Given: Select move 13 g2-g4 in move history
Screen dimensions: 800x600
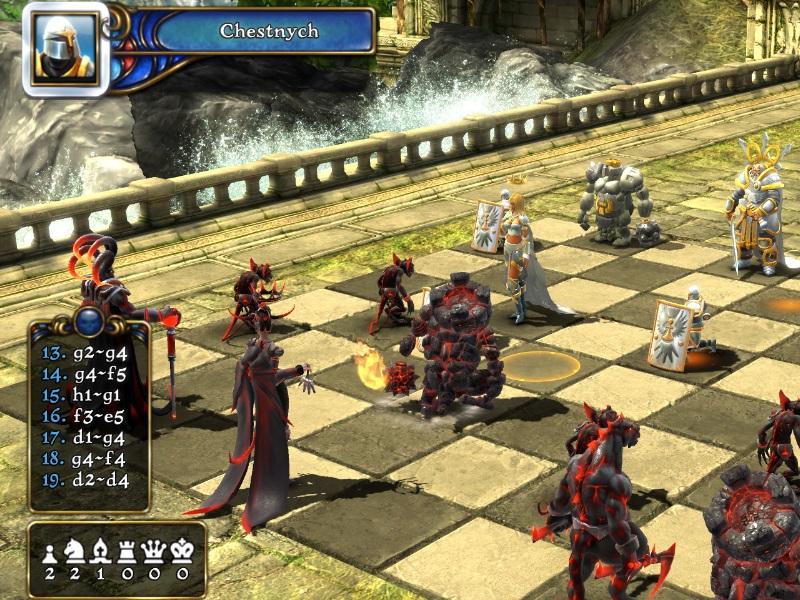Looking at the screenshot, I should [85, 353].
